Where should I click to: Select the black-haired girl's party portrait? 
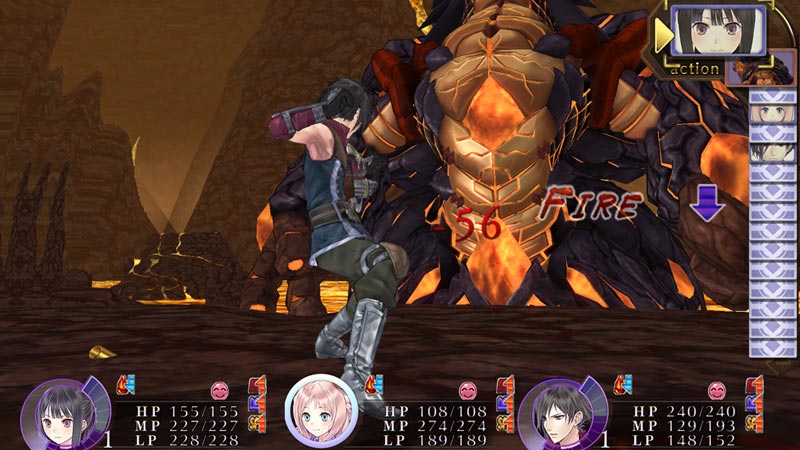click(54, 413)
